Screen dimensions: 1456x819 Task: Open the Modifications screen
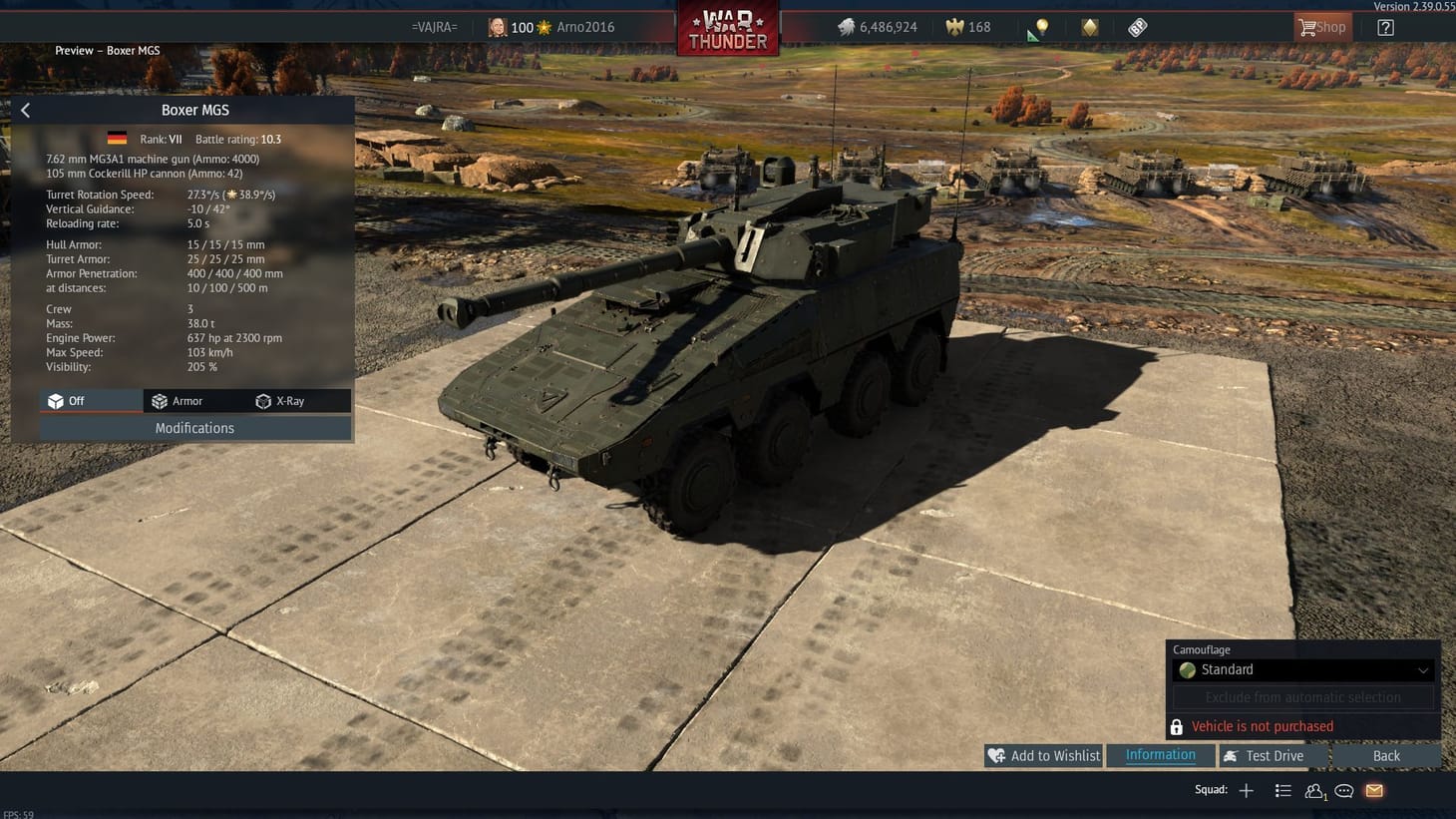click(194, 427)
